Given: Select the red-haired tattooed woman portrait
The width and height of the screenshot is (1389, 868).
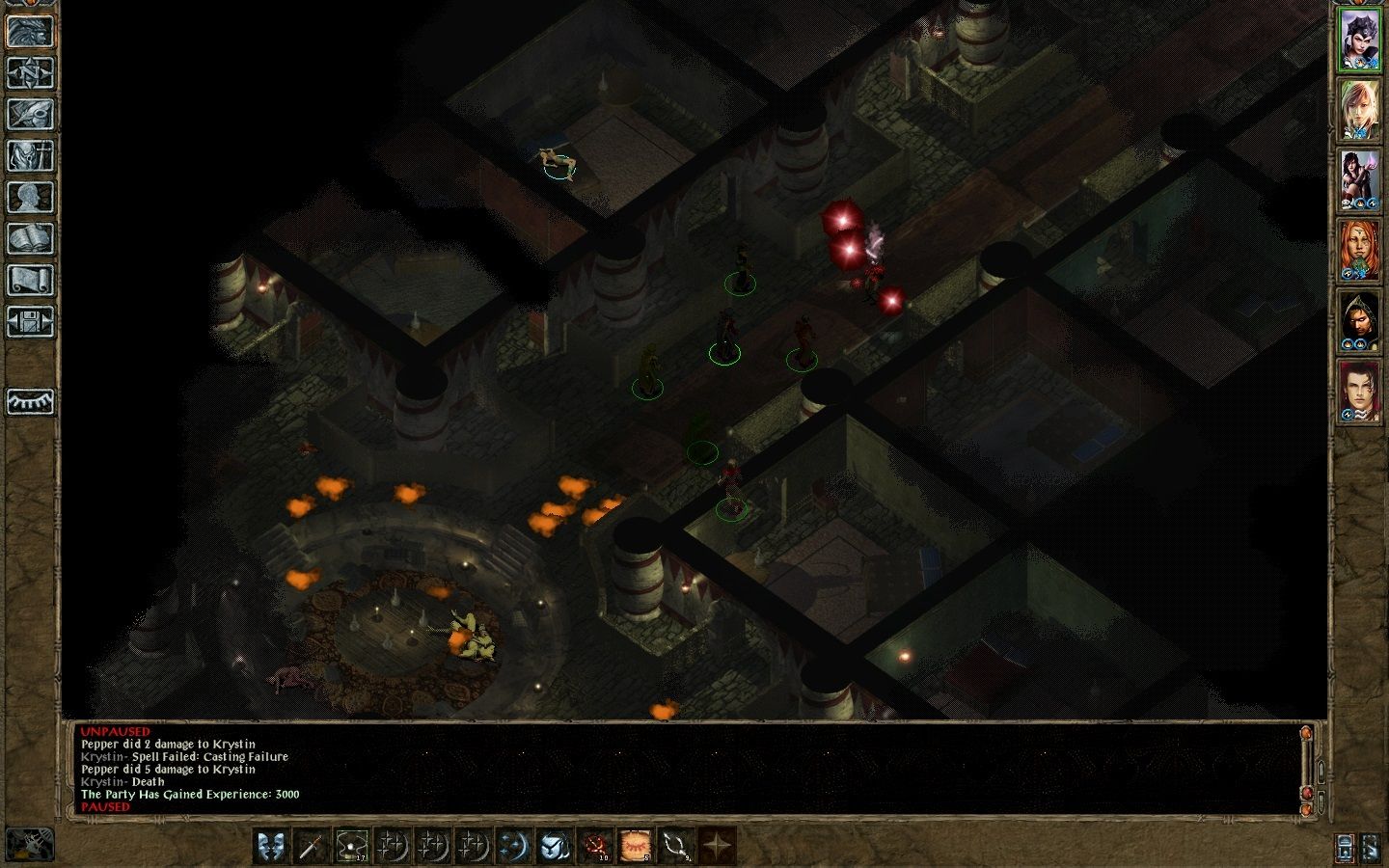Looking at the screenshot, I should tap(1359, 252).
